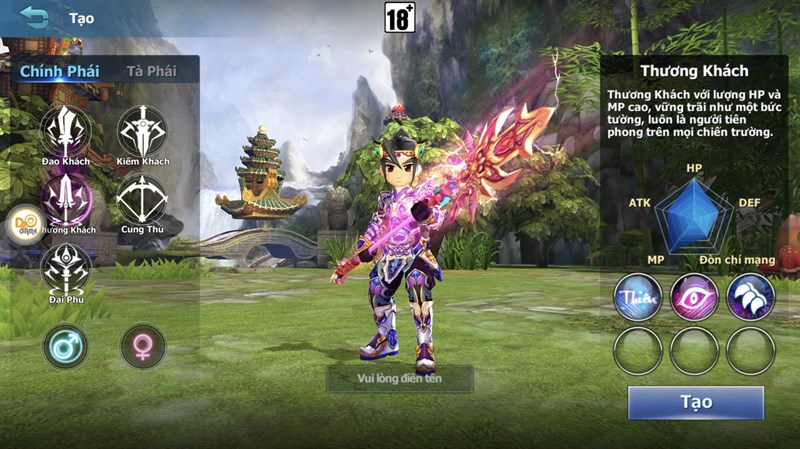Select the Cung Thủ archer class
The height and width of the screenshot is (449, 800).
point(142,199)
